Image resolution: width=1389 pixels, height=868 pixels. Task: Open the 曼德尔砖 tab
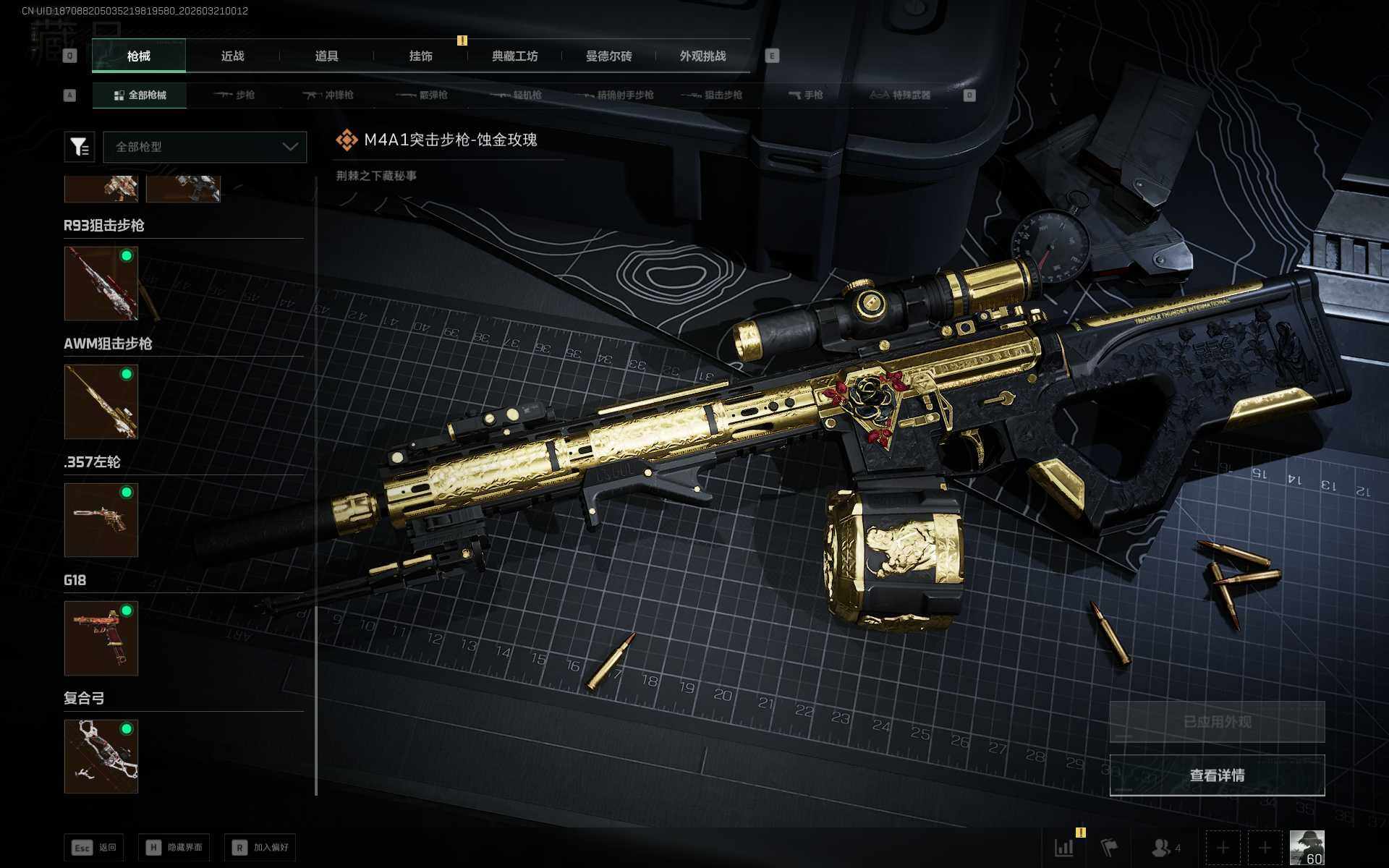point(608,56)
